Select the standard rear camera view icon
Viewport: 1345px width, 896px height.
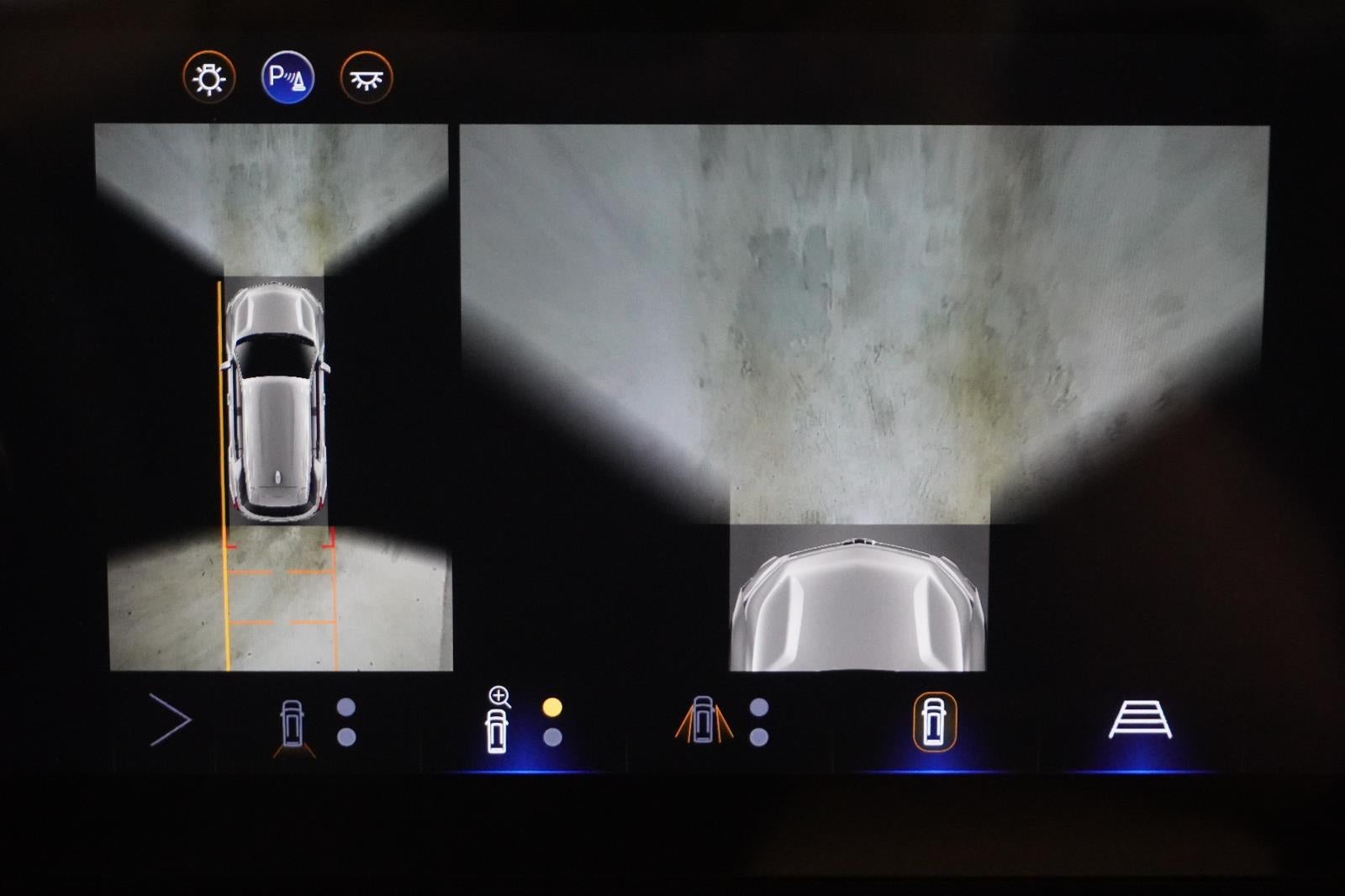click(x=290, y=723)
